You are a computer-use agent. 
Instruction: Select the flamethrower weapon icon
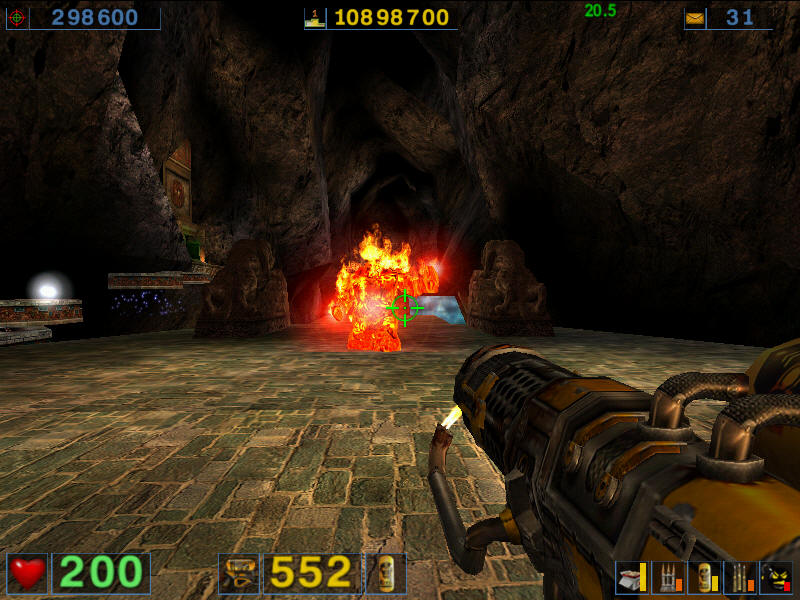[x=239, y=573]
